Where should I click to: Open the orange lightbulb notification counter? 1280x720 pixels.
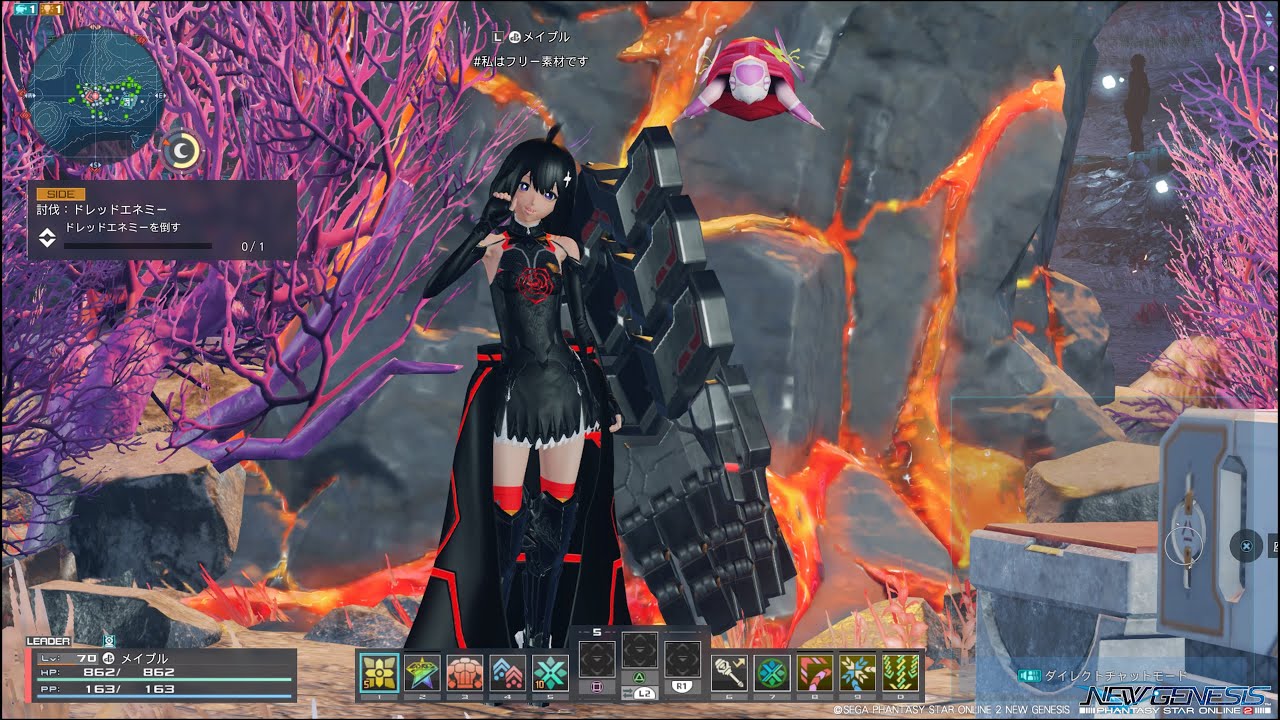pyautogui.click(x=53, y=9)
